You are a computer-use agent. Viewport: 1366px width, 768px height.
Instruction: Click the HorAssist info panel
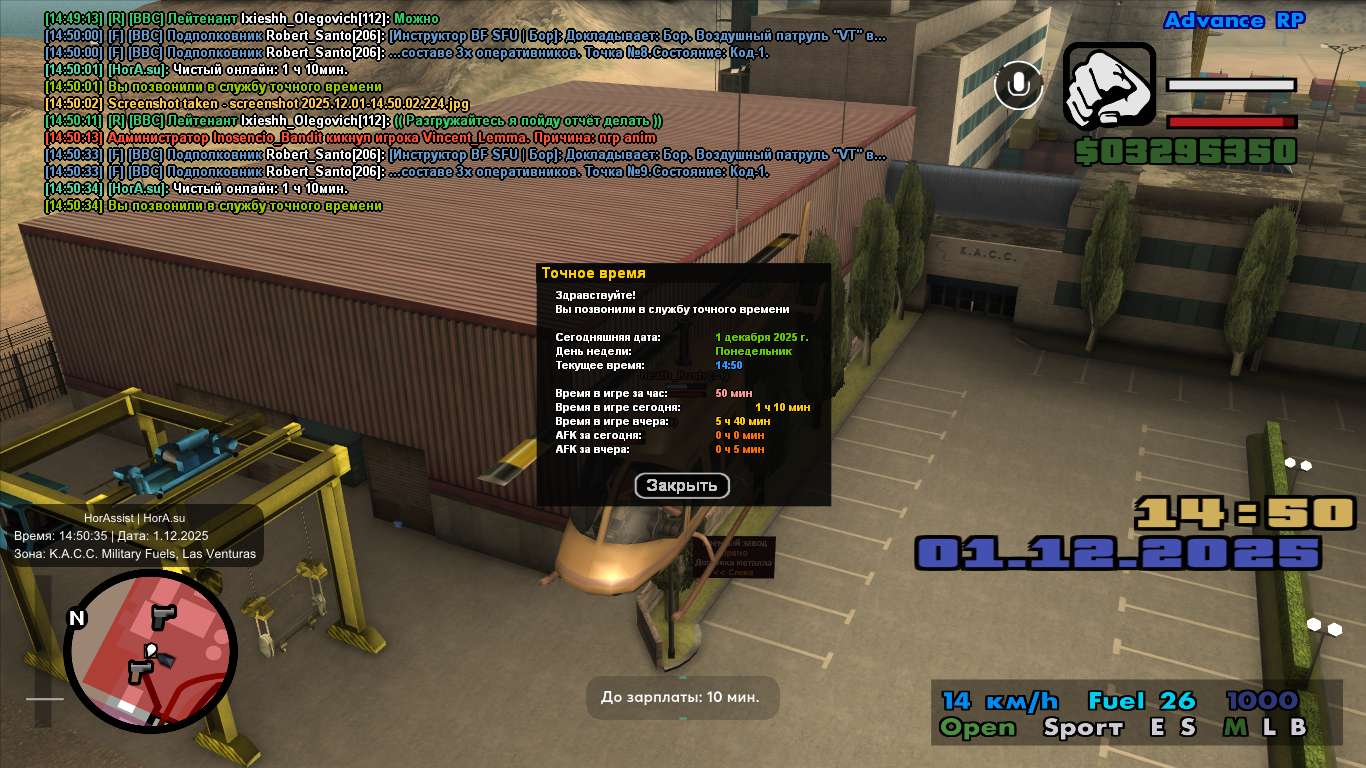coord(135,535)
